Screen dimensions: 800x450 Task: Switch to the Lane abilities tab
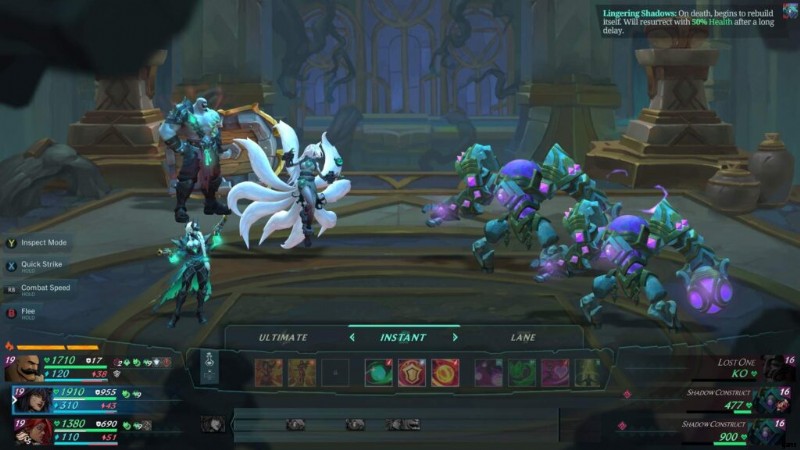pyautogui.click(x=523, y=338)
